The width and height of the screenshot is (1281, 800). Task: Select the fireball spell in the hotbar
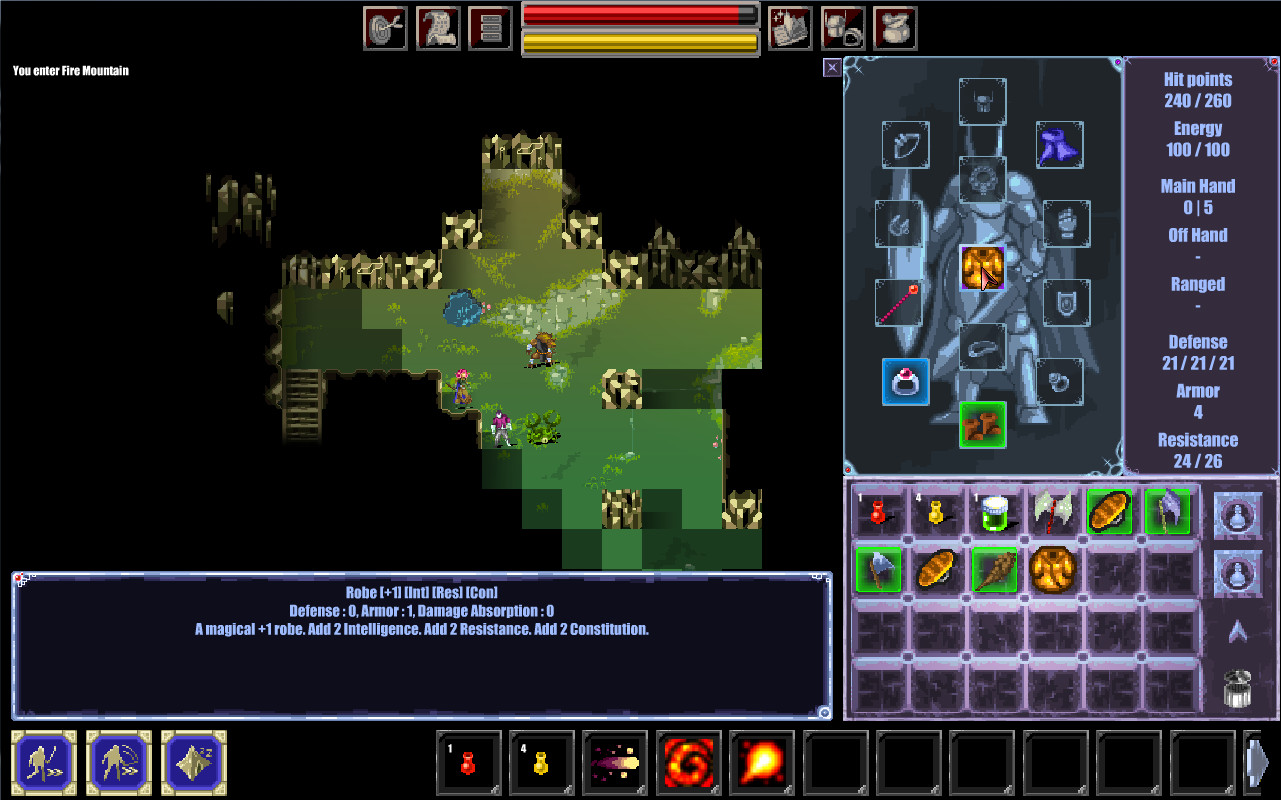coord(762,763)
